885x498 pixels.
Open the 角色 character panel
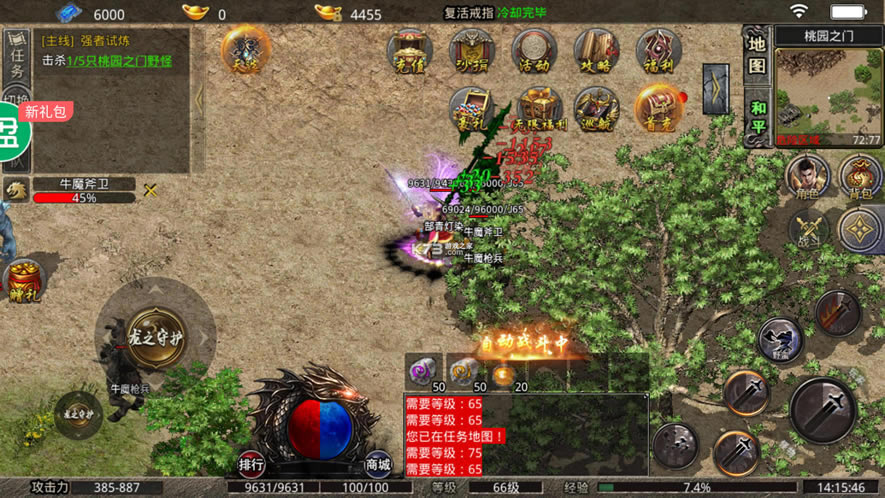[x=807, y=177]
